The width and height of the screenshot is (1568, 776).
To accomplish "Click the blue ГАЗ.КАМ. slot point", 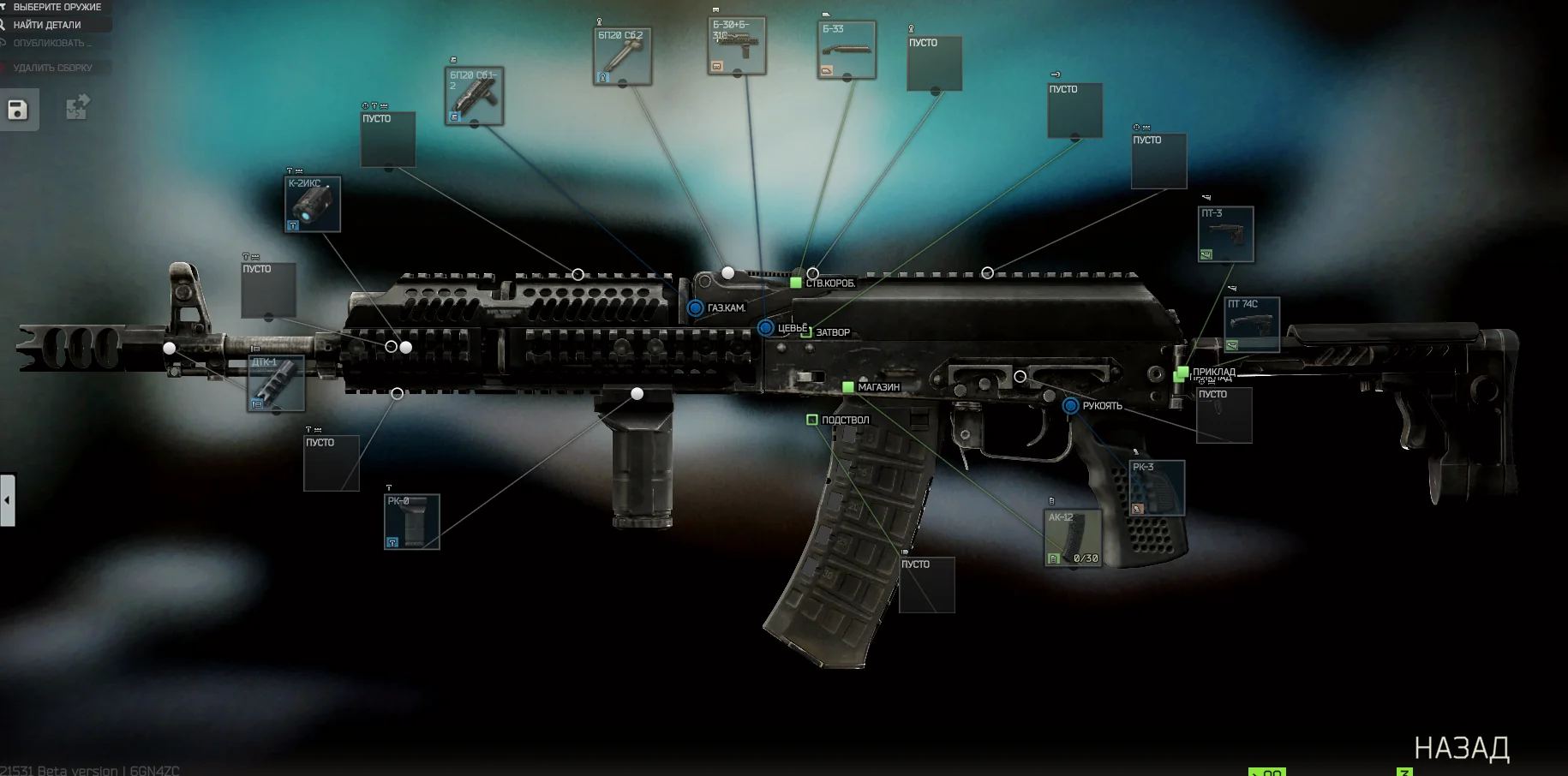I will [x=695, y=307].
